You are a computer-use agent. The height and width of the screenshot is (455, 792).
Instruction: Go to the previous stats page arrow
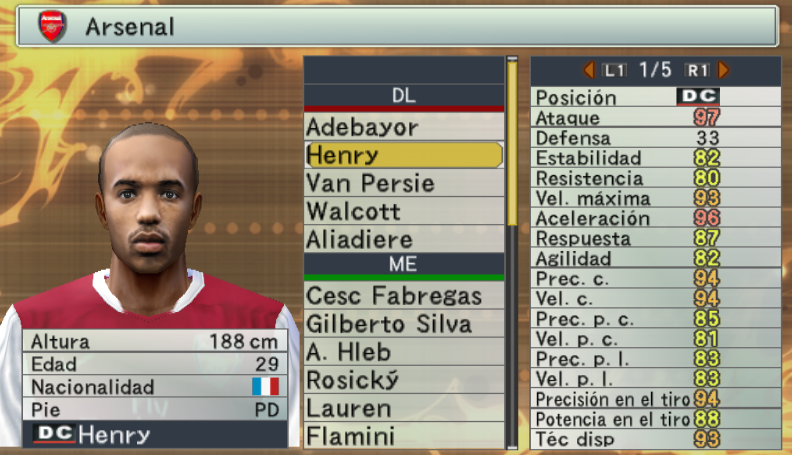coord(590,70)
